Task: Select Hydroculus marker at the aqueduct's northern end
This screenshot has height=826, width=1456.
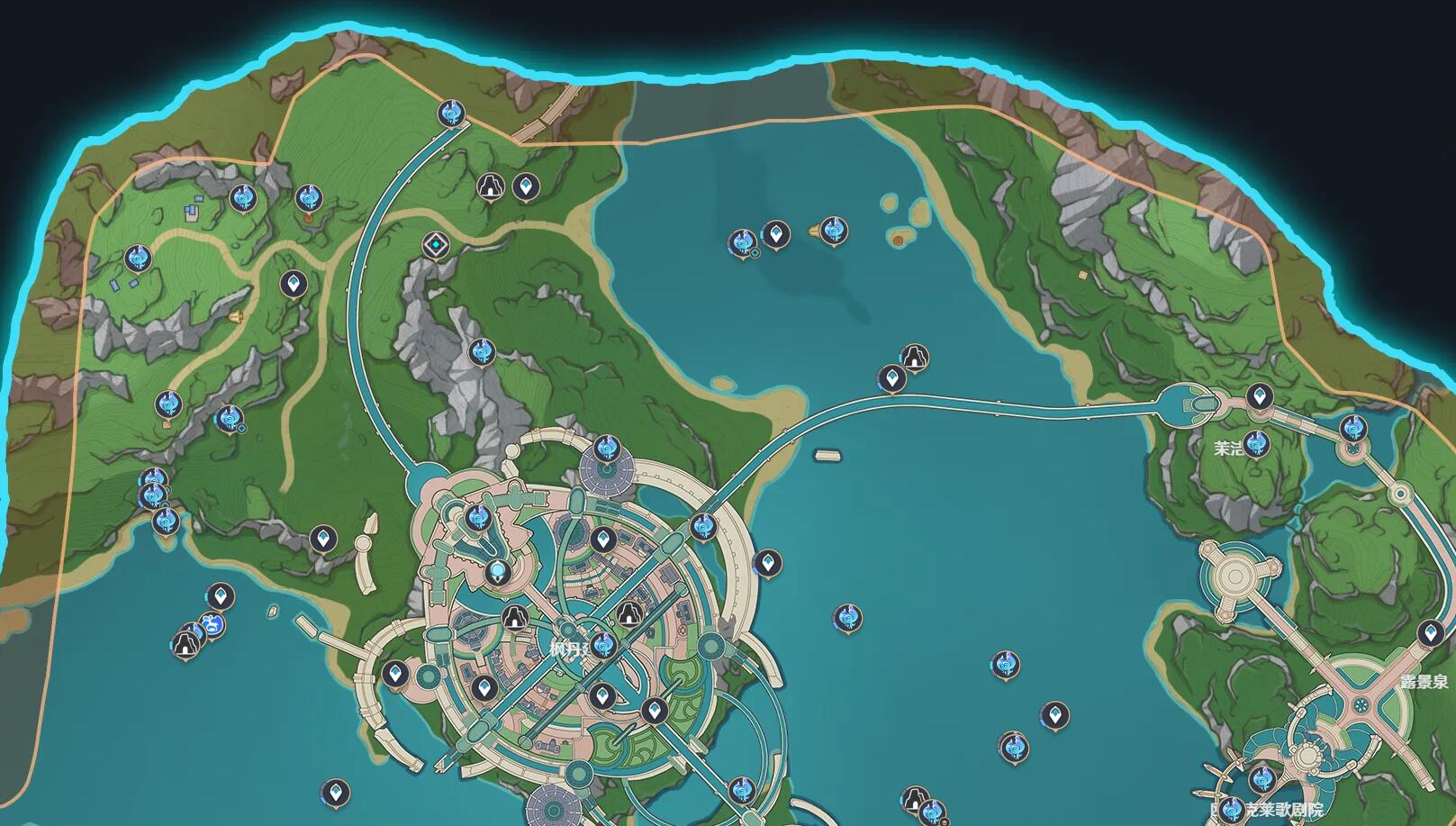Action: [x=450, y=113]
